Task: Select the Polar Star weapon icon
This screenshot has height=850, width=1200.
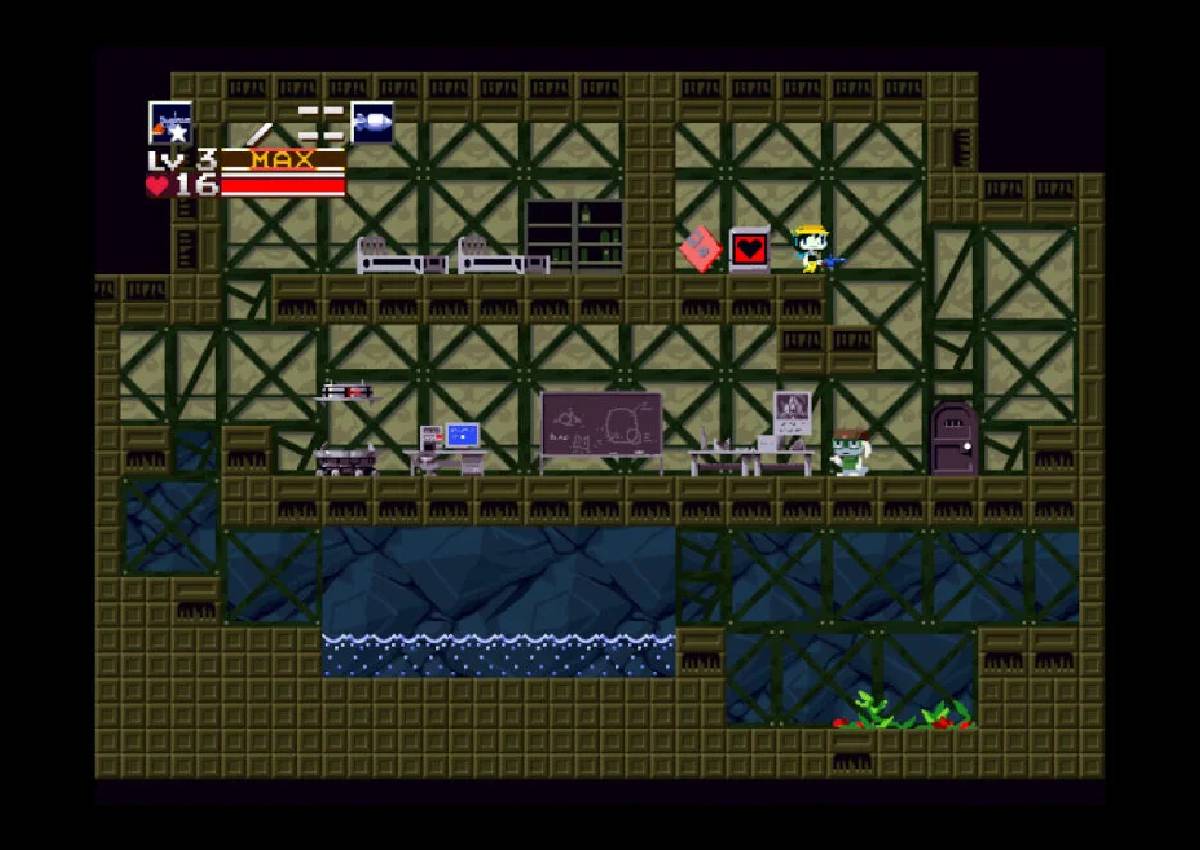Action: point(170,123)
